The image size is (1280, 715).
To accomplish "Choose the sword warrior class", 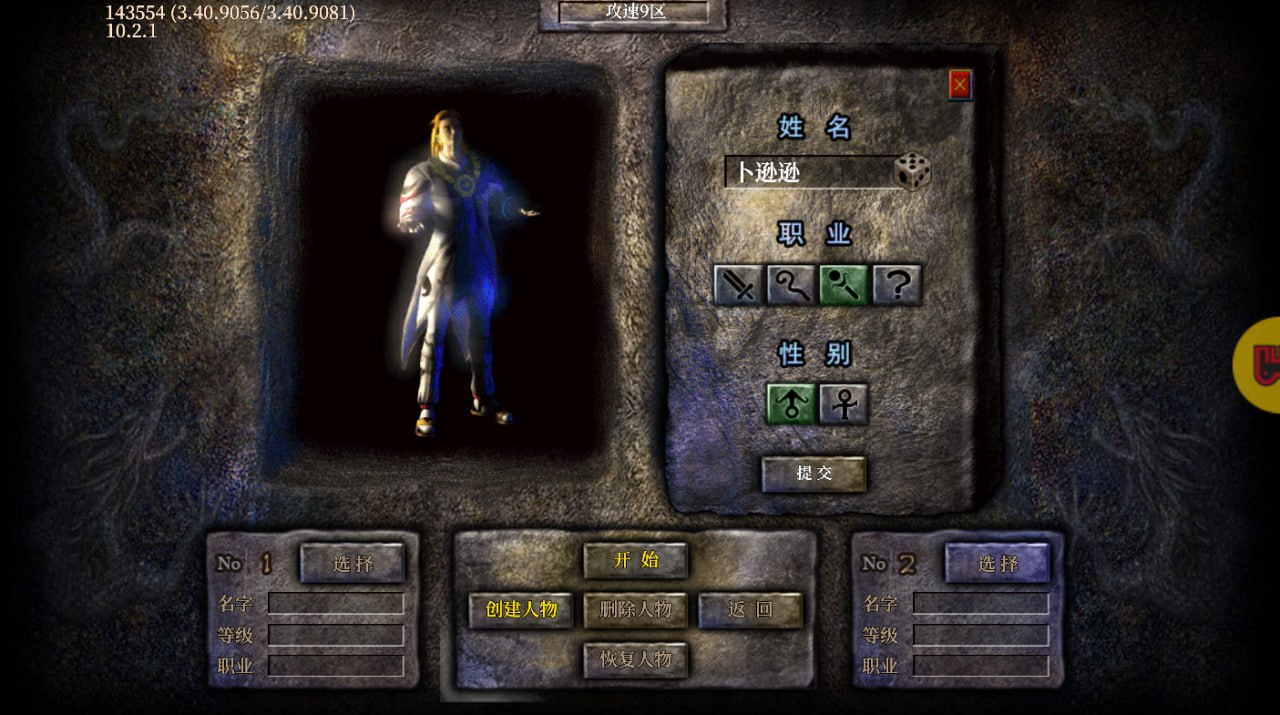I will (x=739, y=285).
